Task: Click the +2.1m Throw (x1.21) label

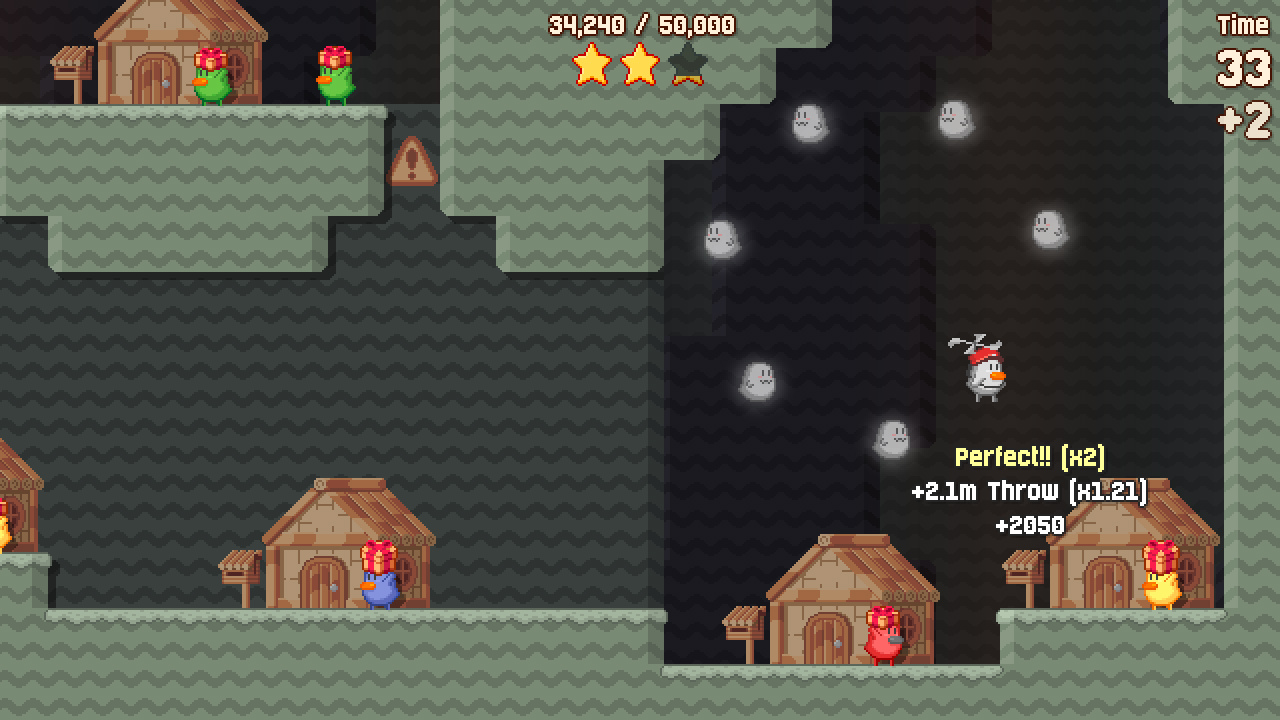Action: (1030, 490)
